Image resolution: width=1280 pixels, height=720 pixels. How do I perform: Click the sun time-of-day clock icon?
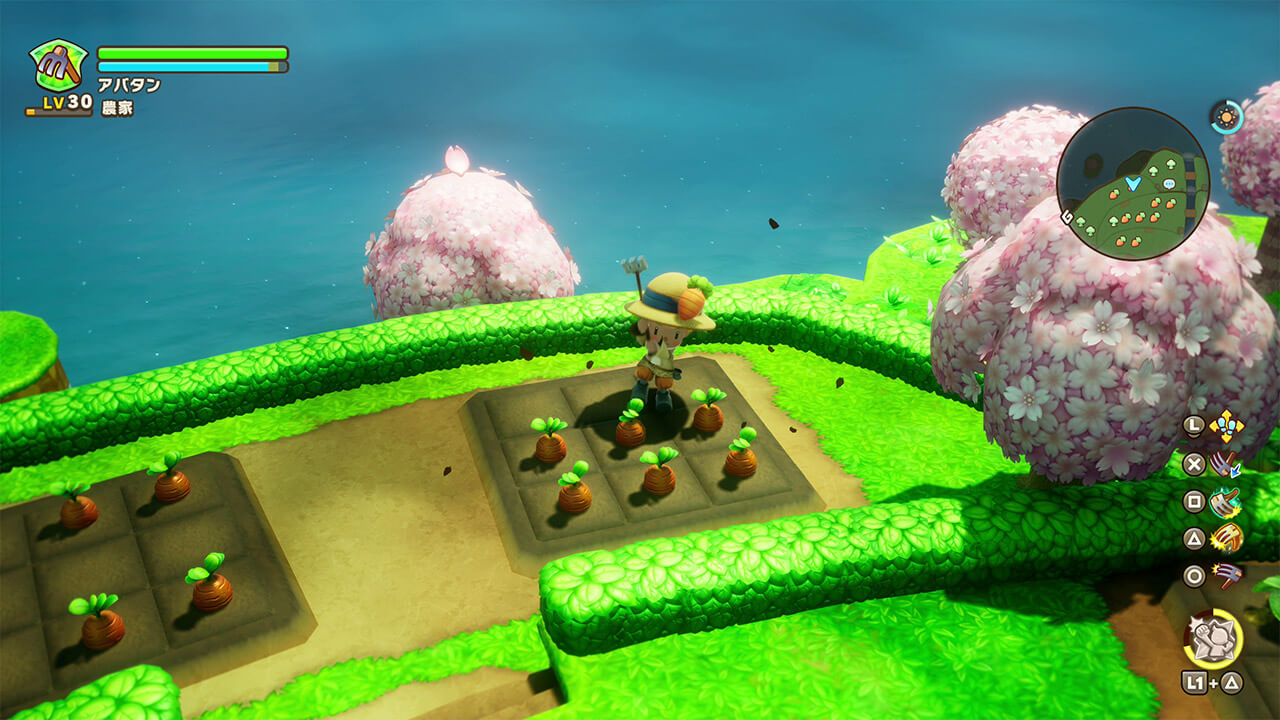pos(1225,117)
